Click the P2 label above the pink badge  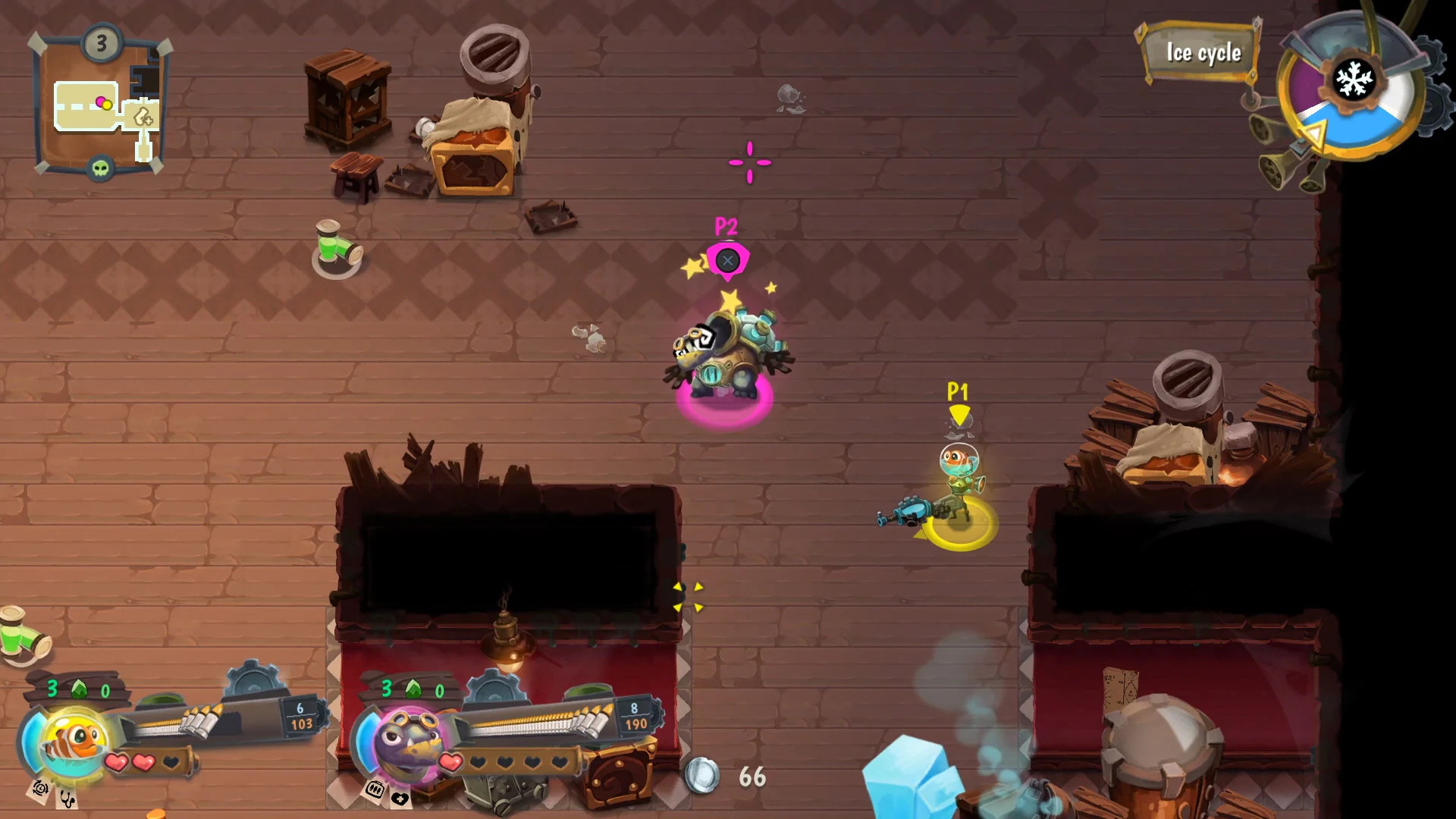[x=727, y=225]
